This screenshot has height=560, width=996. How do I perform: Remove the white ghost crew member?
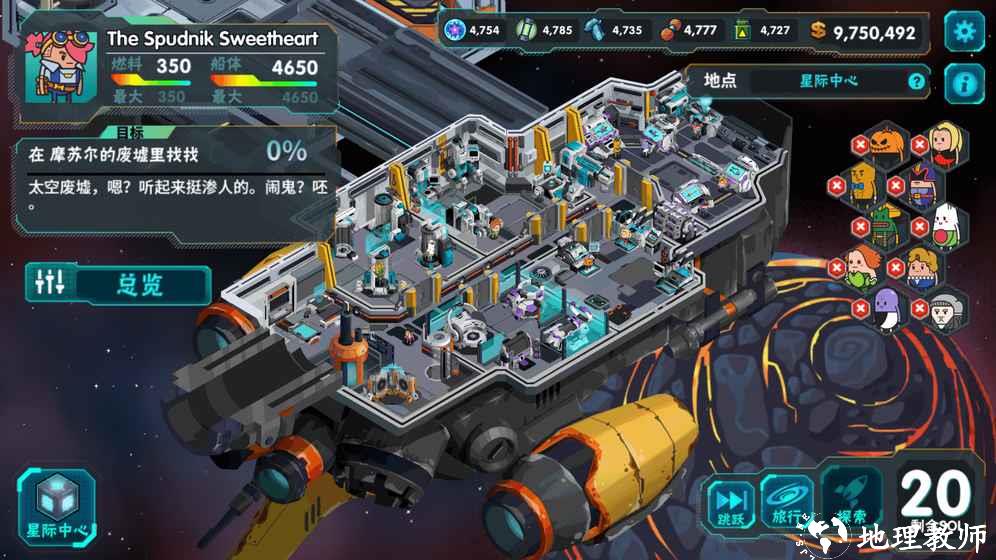point(916,226)
